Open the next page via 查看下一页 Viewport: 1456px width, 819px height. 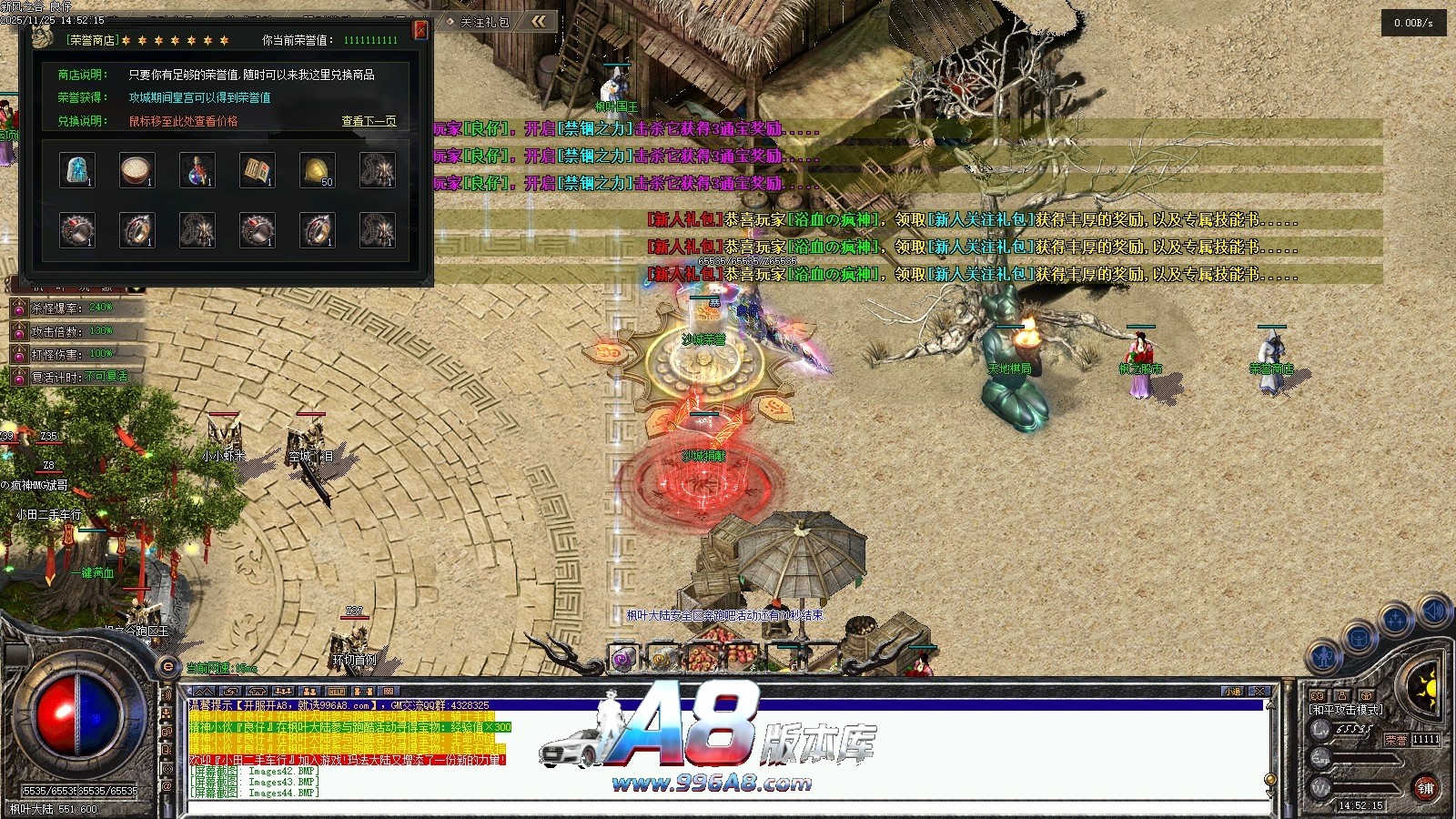point(369,121)
